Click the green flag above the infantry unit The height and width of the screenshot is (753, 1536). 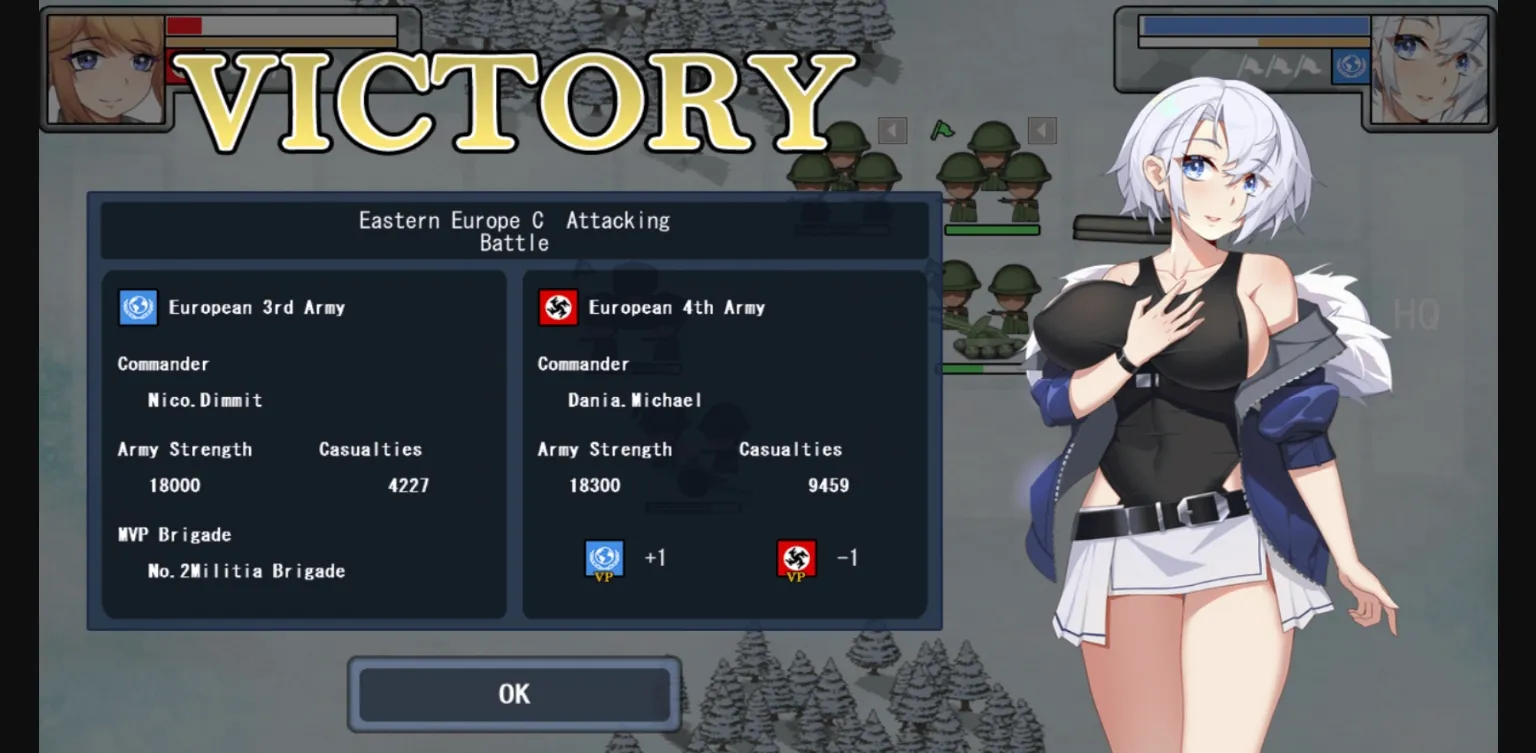(x=941, y=130)
